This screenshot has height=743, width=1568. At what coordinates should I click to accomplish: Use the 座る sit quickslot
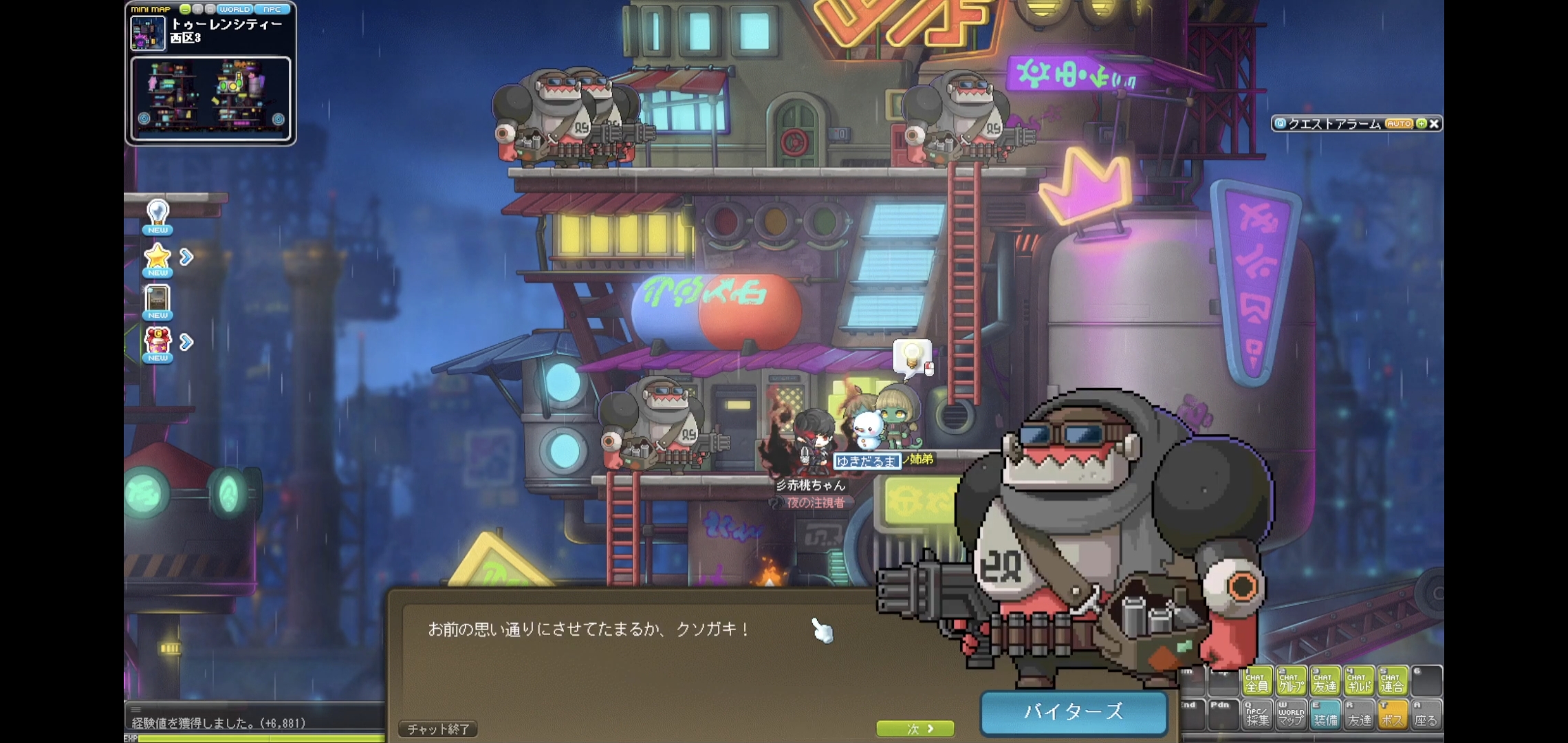1426,715
